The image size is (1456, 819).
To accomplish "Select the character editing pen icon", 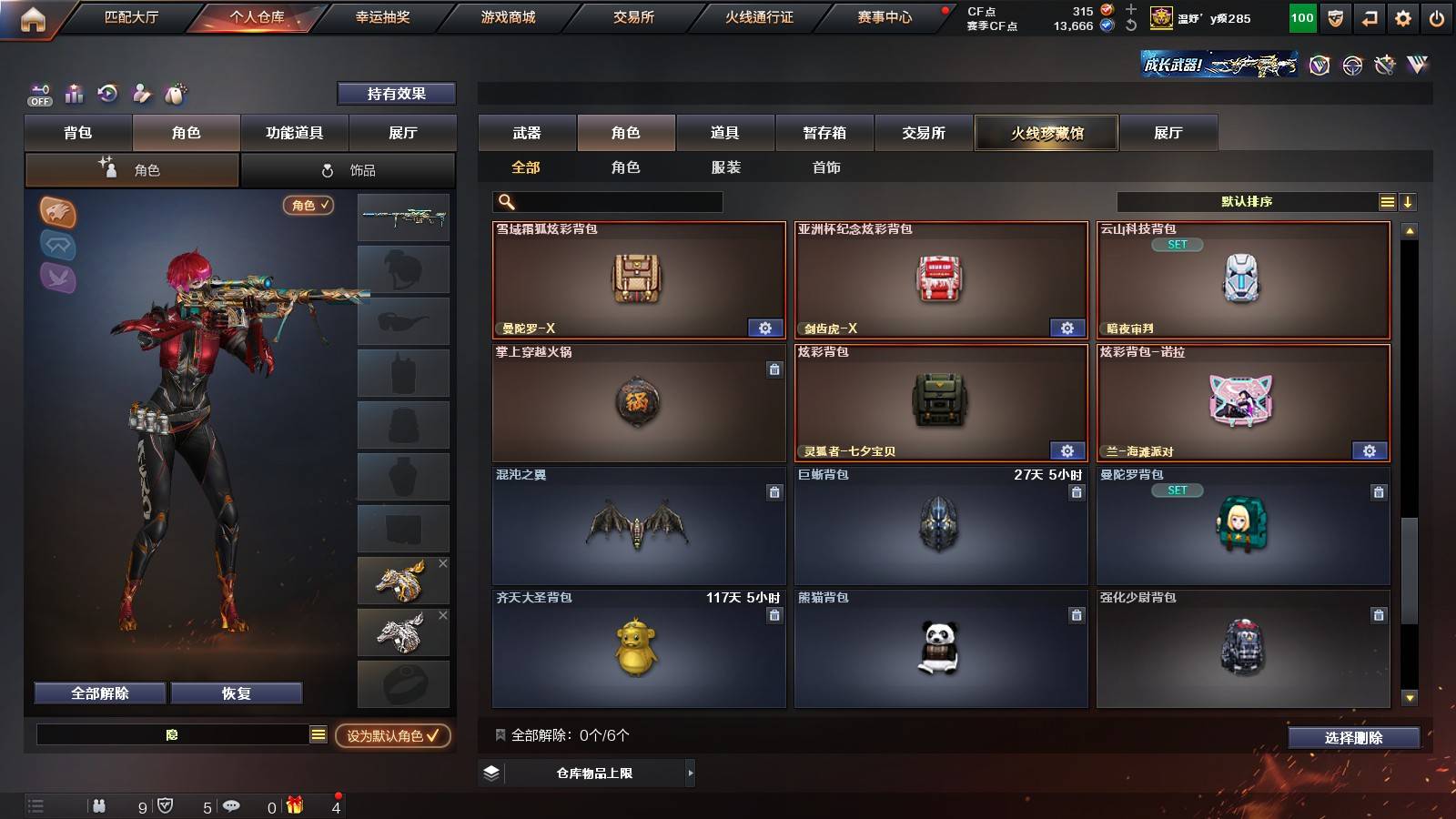I will 142,93.
